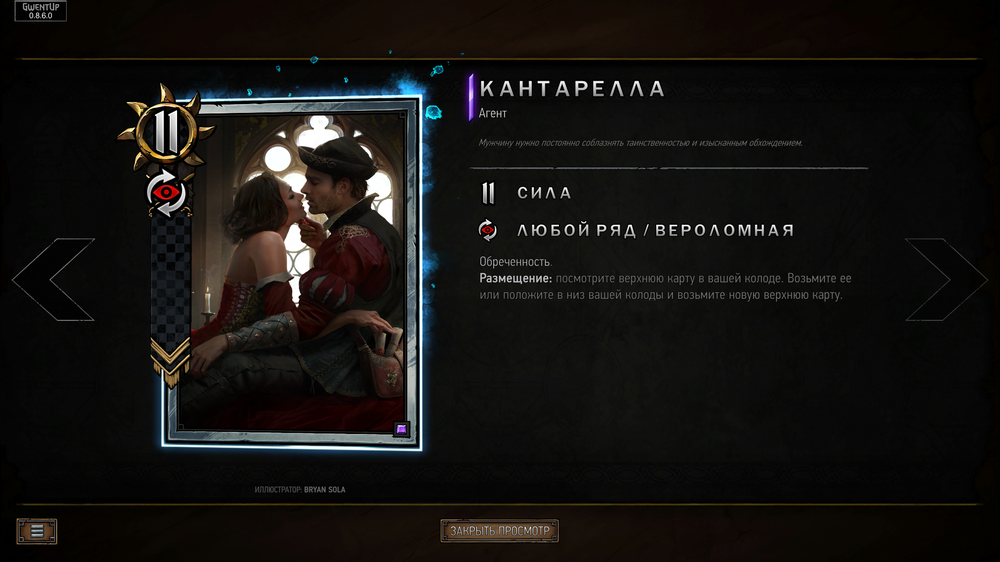This screenshot has height=562, width=1000.
Task: Show the previous card with left arrow
Action: (53, 280)
